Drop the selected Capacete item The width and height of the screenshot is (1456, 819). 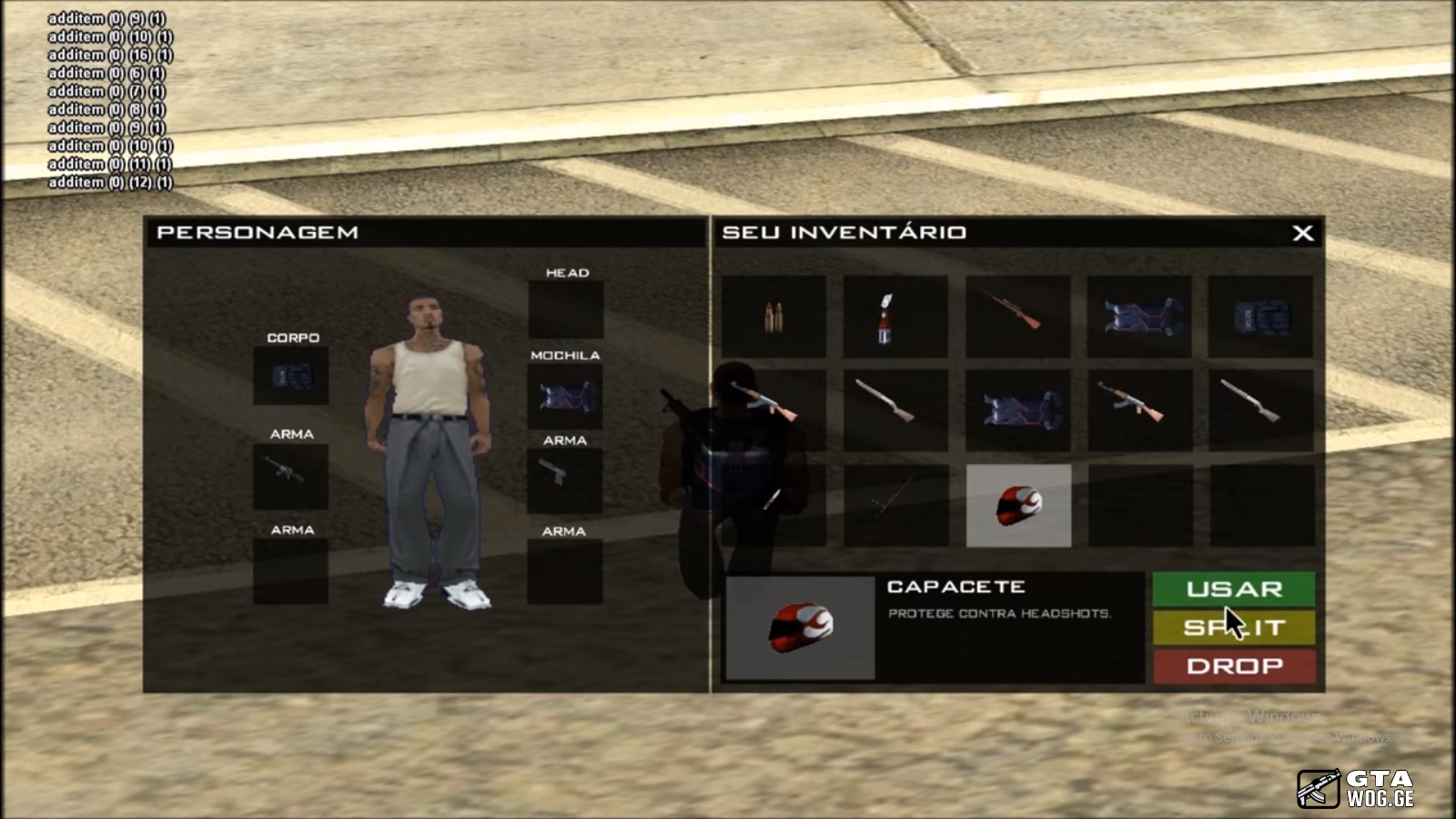pyautogui.click(x=1233, y=666)
